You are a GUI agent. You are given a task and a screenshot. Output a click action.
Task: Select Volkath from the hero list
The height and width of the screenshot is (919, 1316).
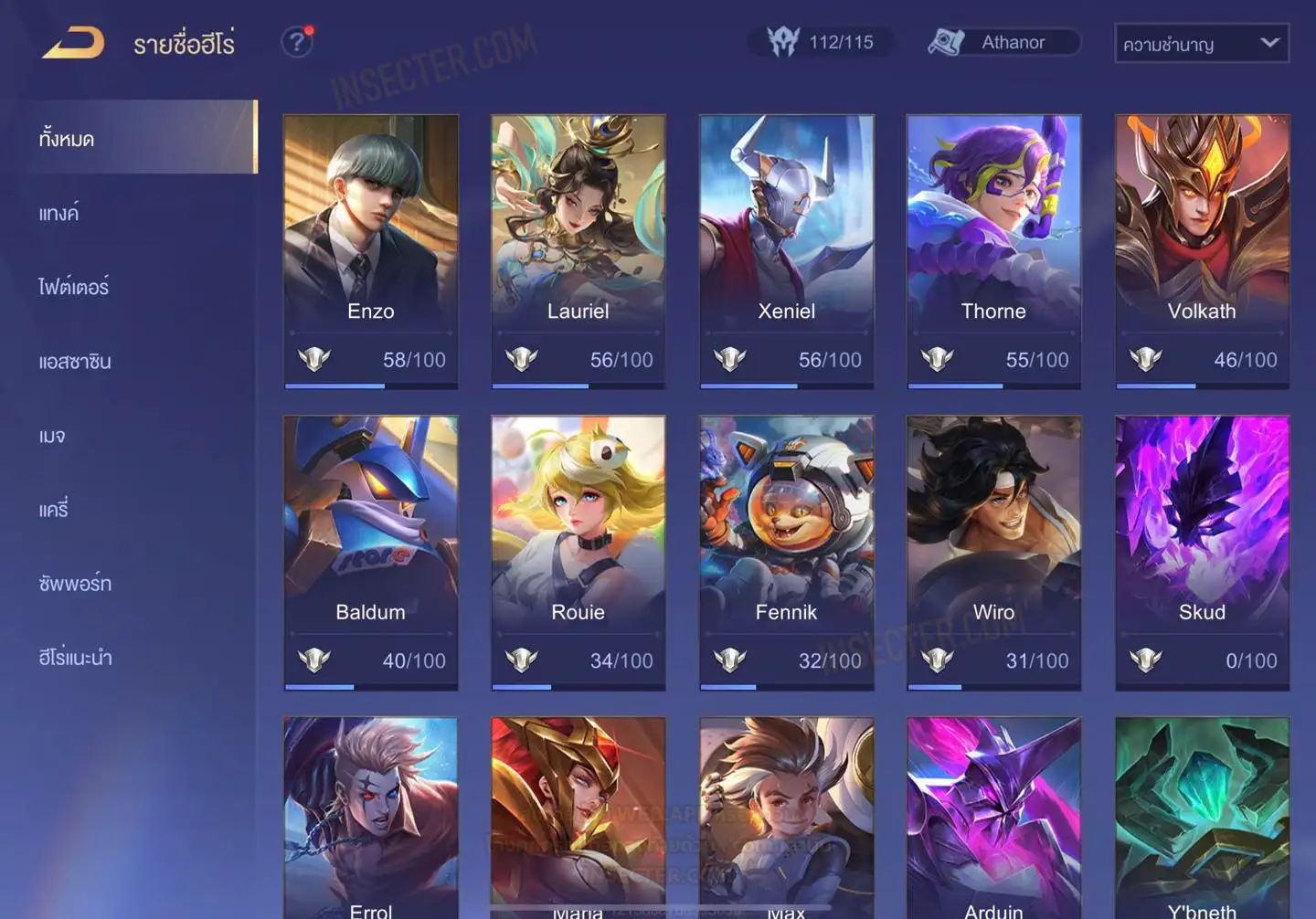click(x=1202, y=250)
